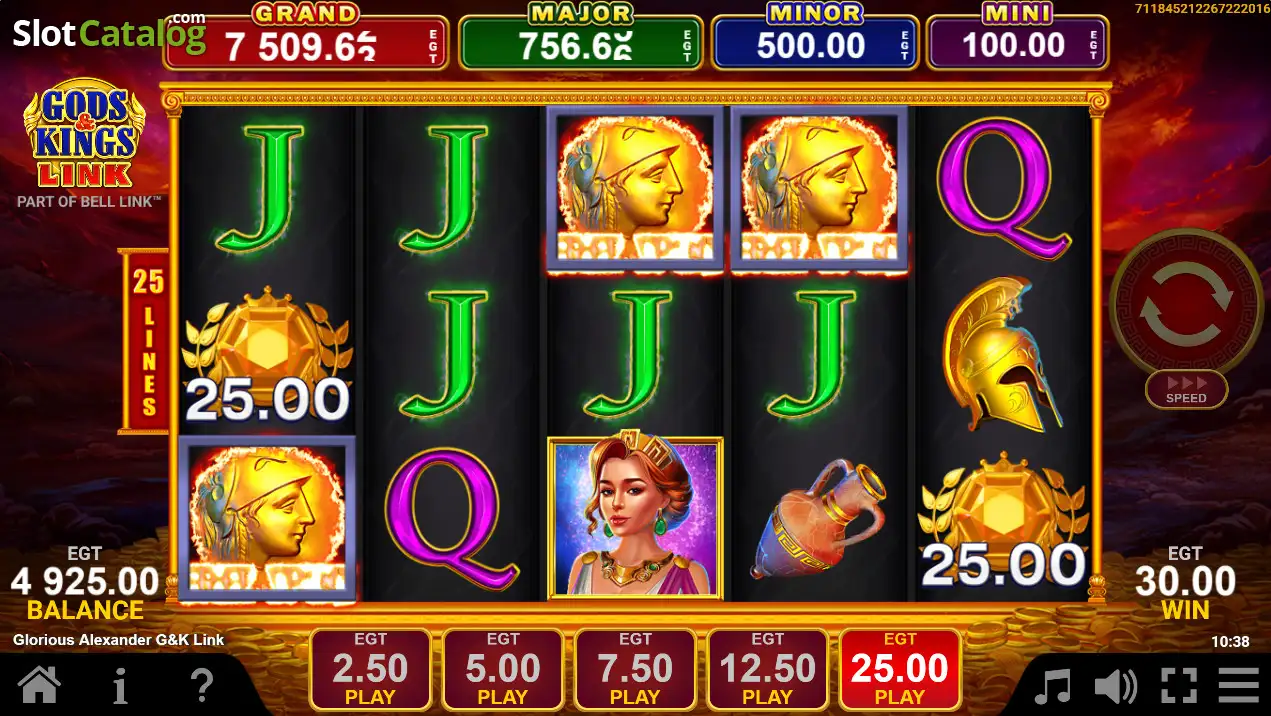Visit the SlotCatalog.com logo link
The width and height of the screenshot is (1271, 716).
point(108,33)
